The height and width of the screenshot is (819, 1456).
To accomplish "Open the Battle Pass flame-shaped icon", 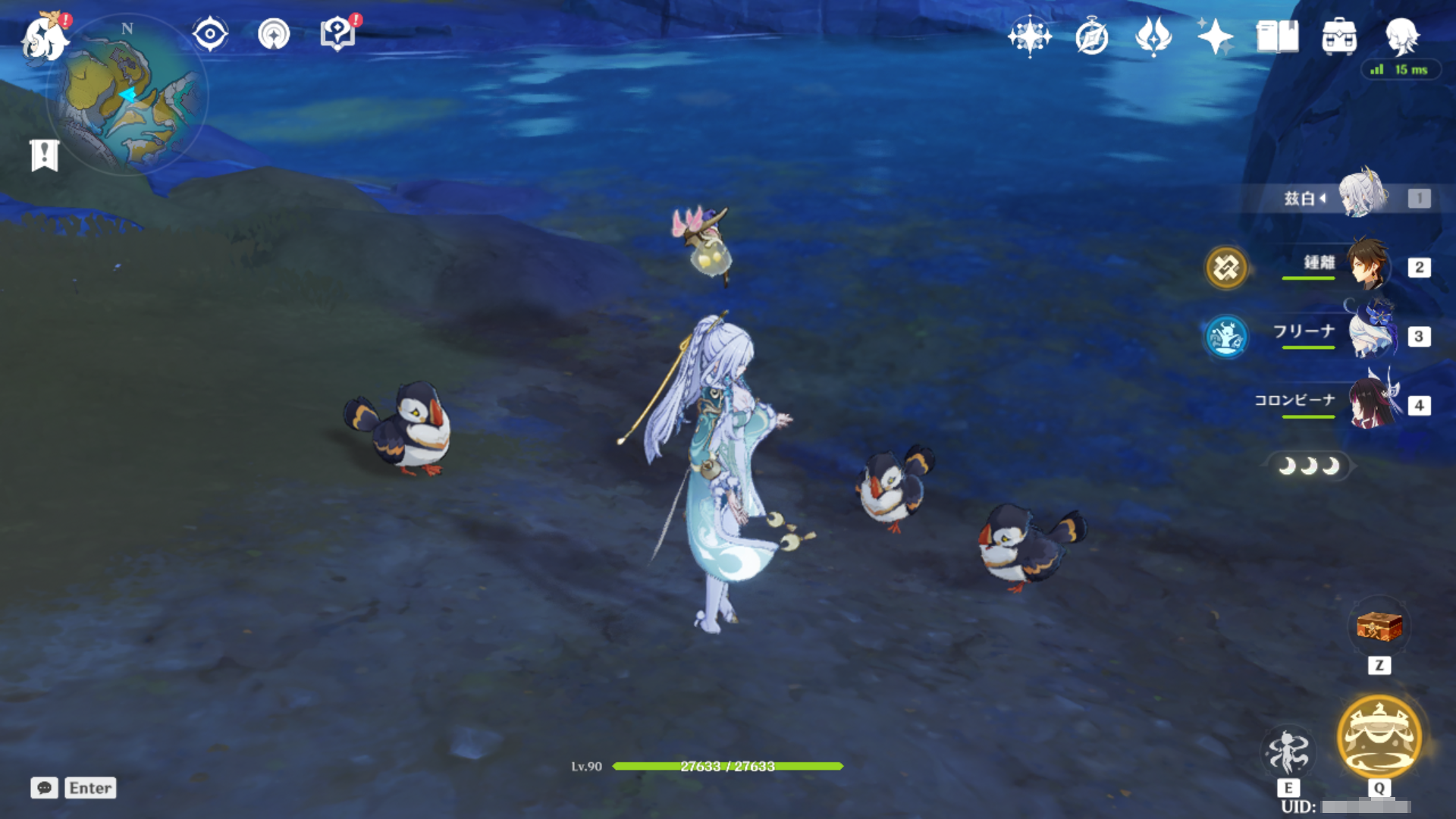I will tap(1153, 36).
